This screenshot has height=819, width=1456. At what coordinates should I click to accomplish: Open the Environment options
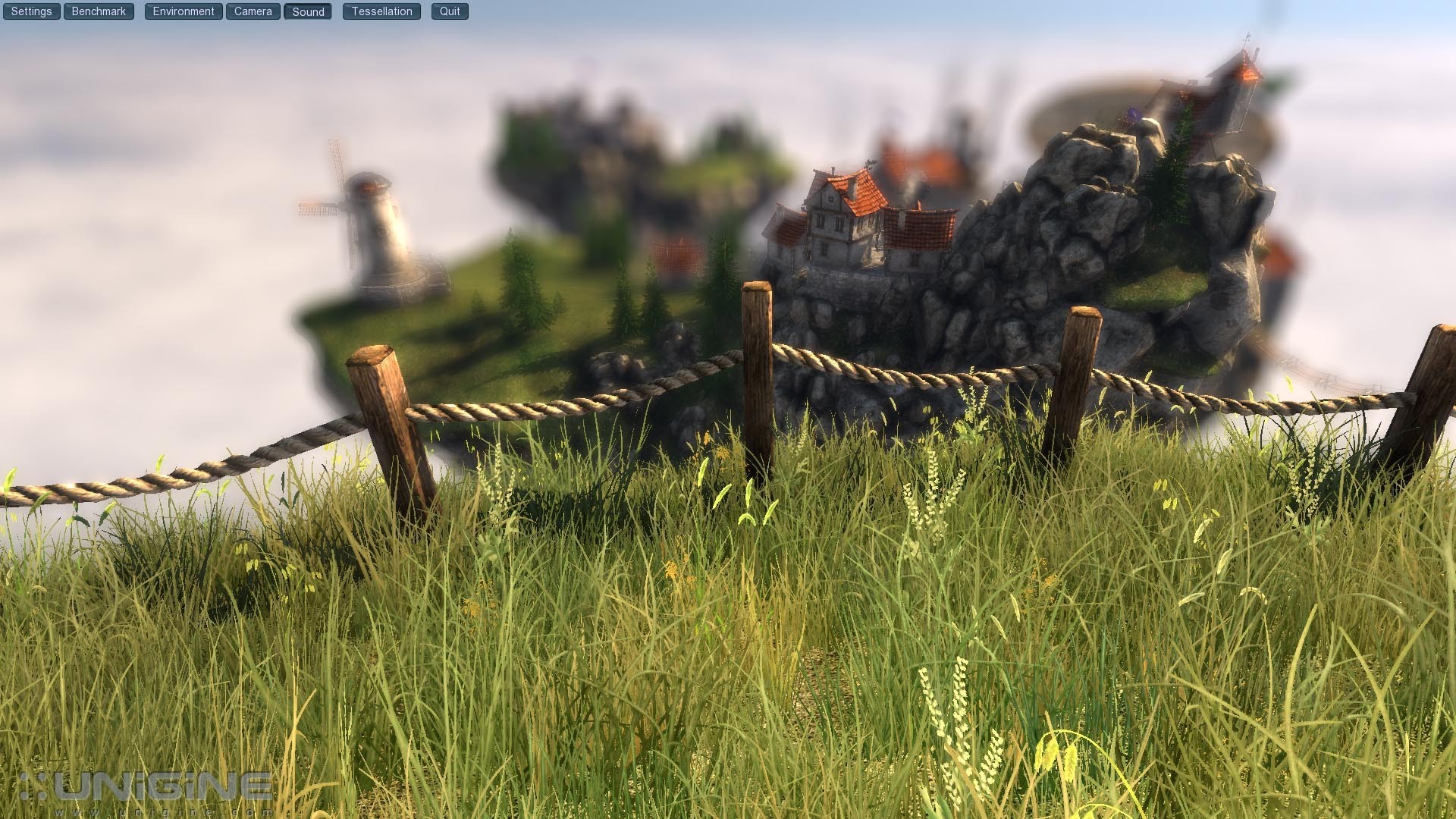(184, 11)
